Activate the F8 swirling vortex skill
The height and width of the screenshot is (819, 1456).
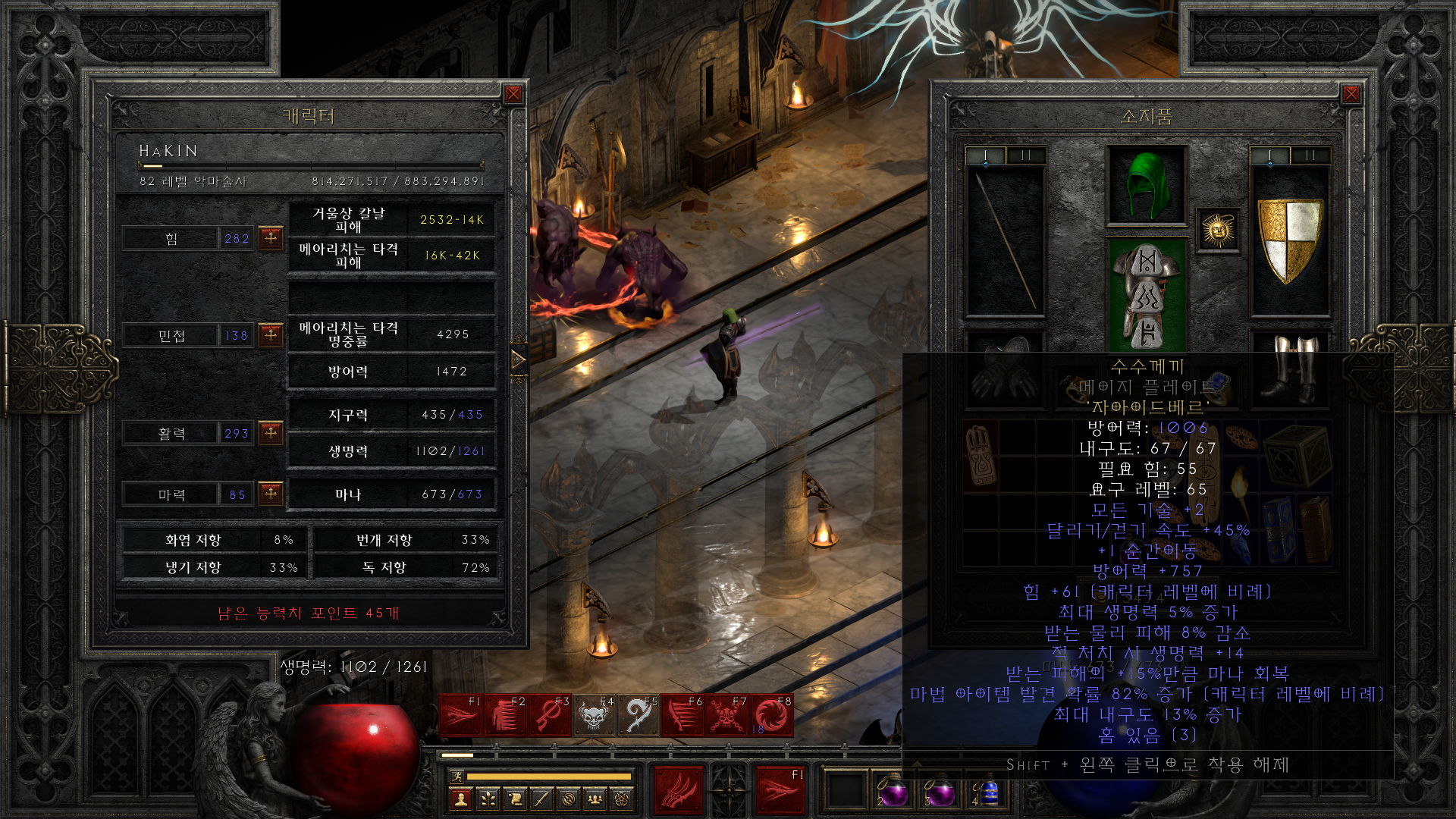(772, 715)
